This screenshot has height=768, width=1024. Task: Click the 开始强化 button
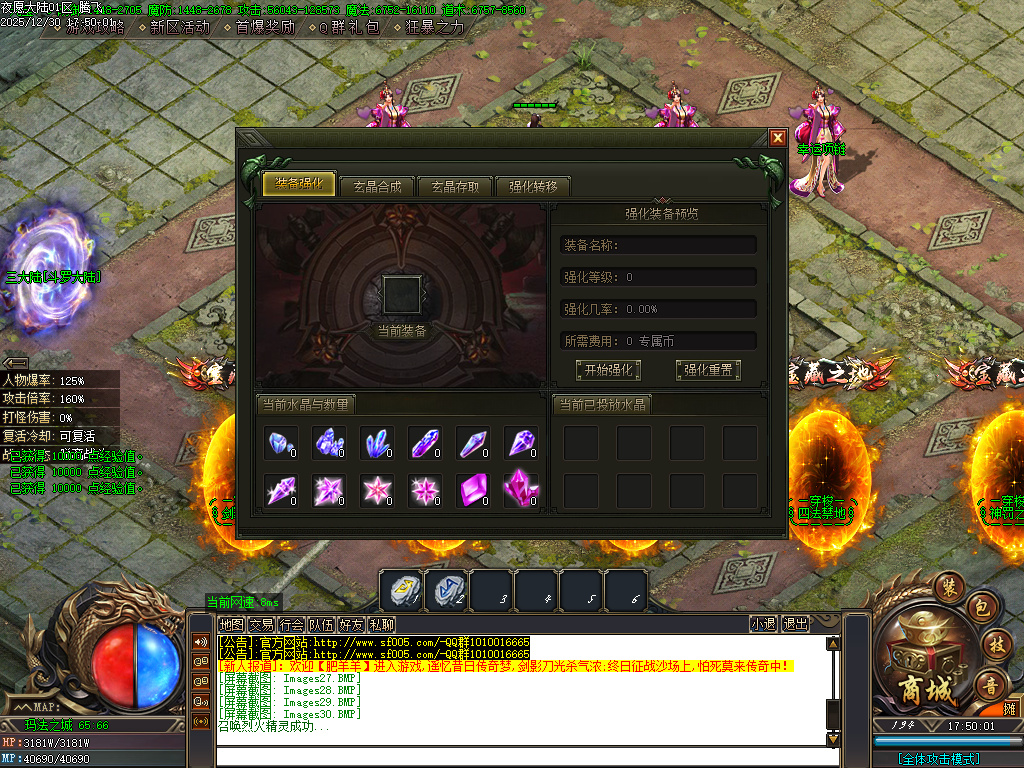click(x=607, y=370)
